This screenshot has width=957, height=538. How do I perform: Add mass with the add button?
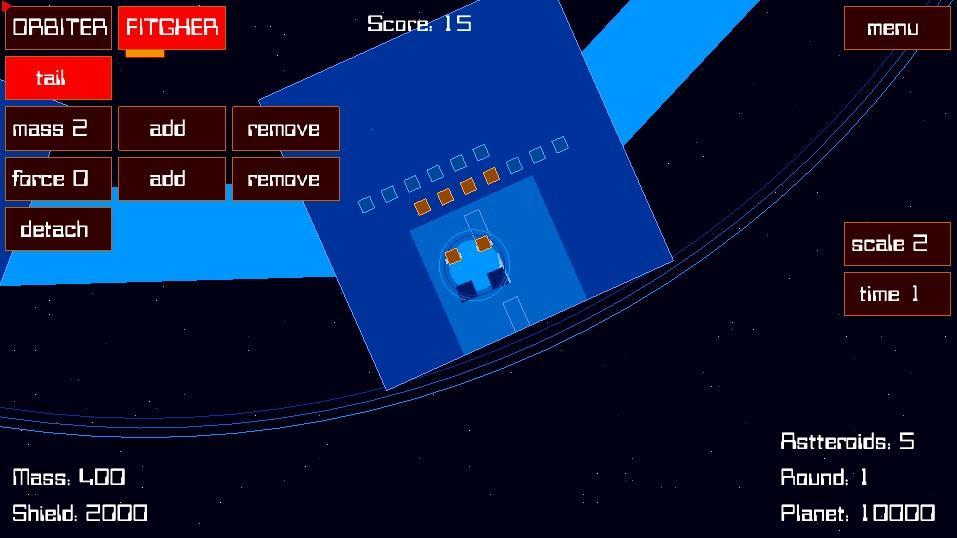[172, 129]
